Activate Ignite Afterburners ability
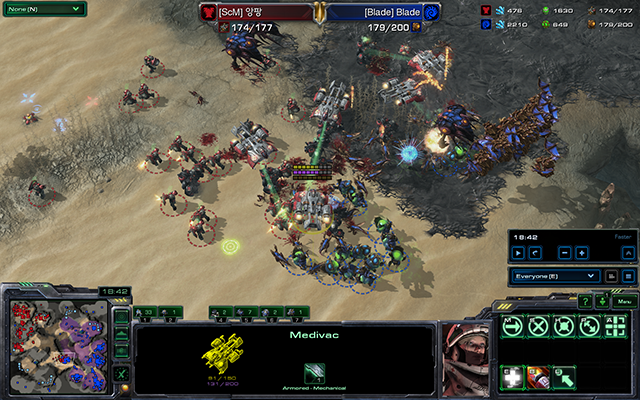The width and height of the screenshot is (640, 400). (x=538, y=378)
